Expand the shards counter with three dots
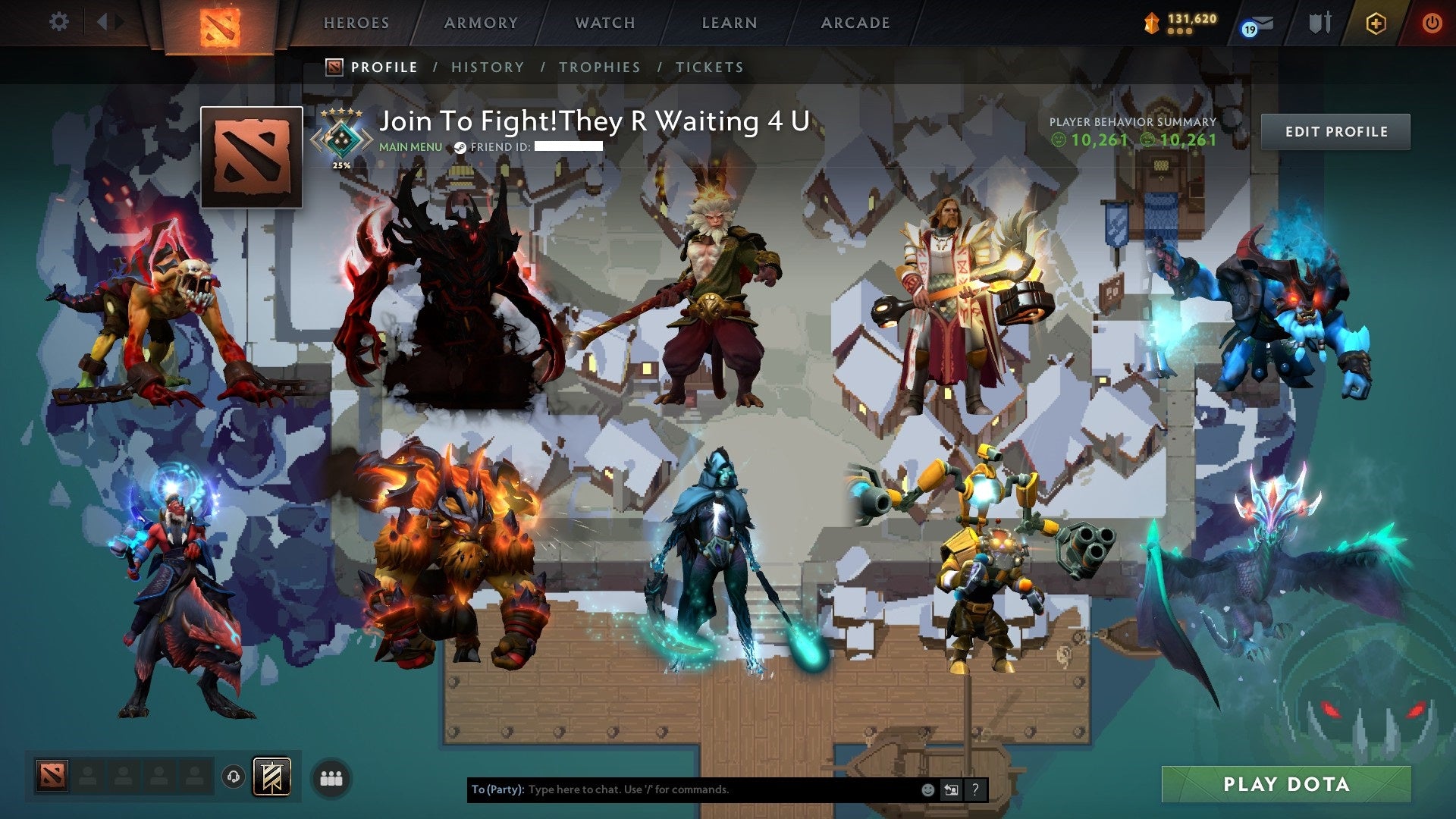Viewport: 1456px width, 819px height. pyautogui.click(x=1179, y=32)
